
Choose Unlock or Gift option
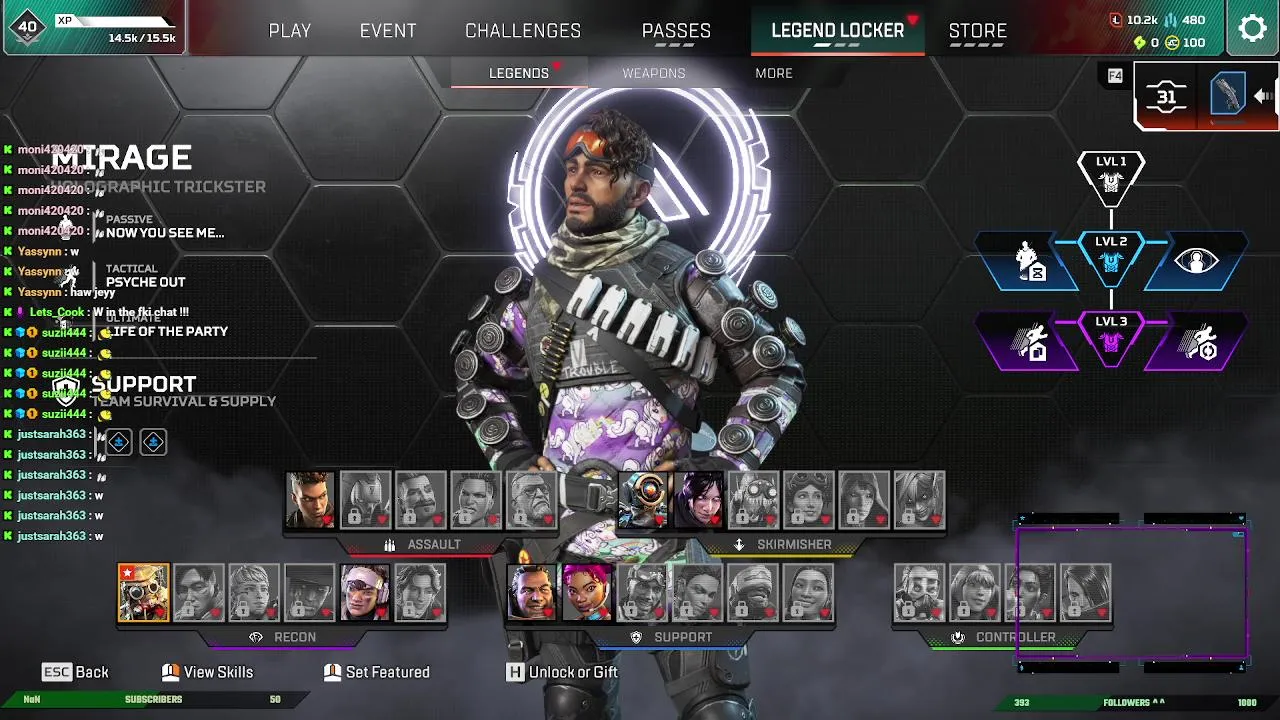(x=563, y=672)
